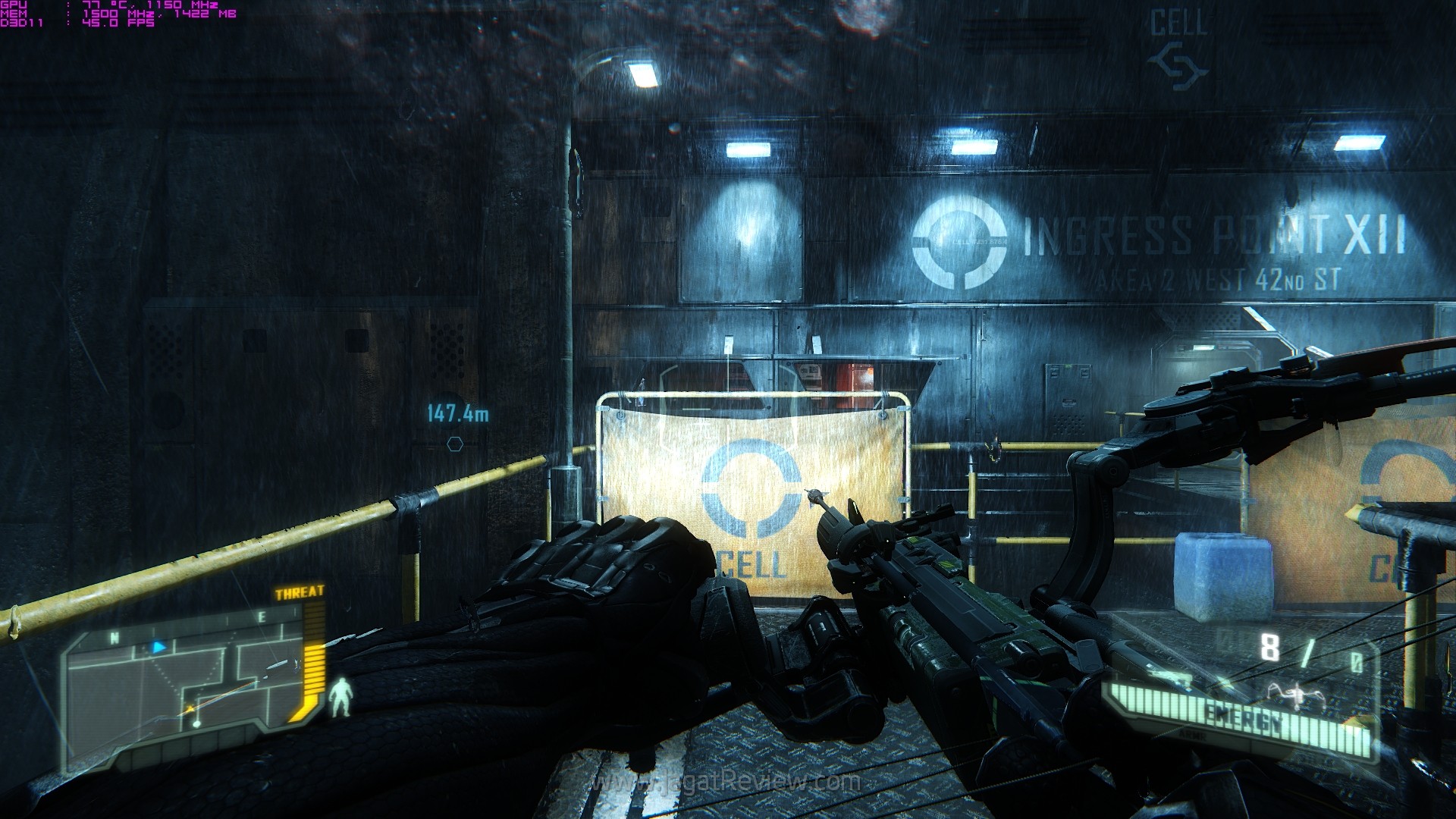
Task: Click the standing soldier stance icon
Action: coord(341,698)
